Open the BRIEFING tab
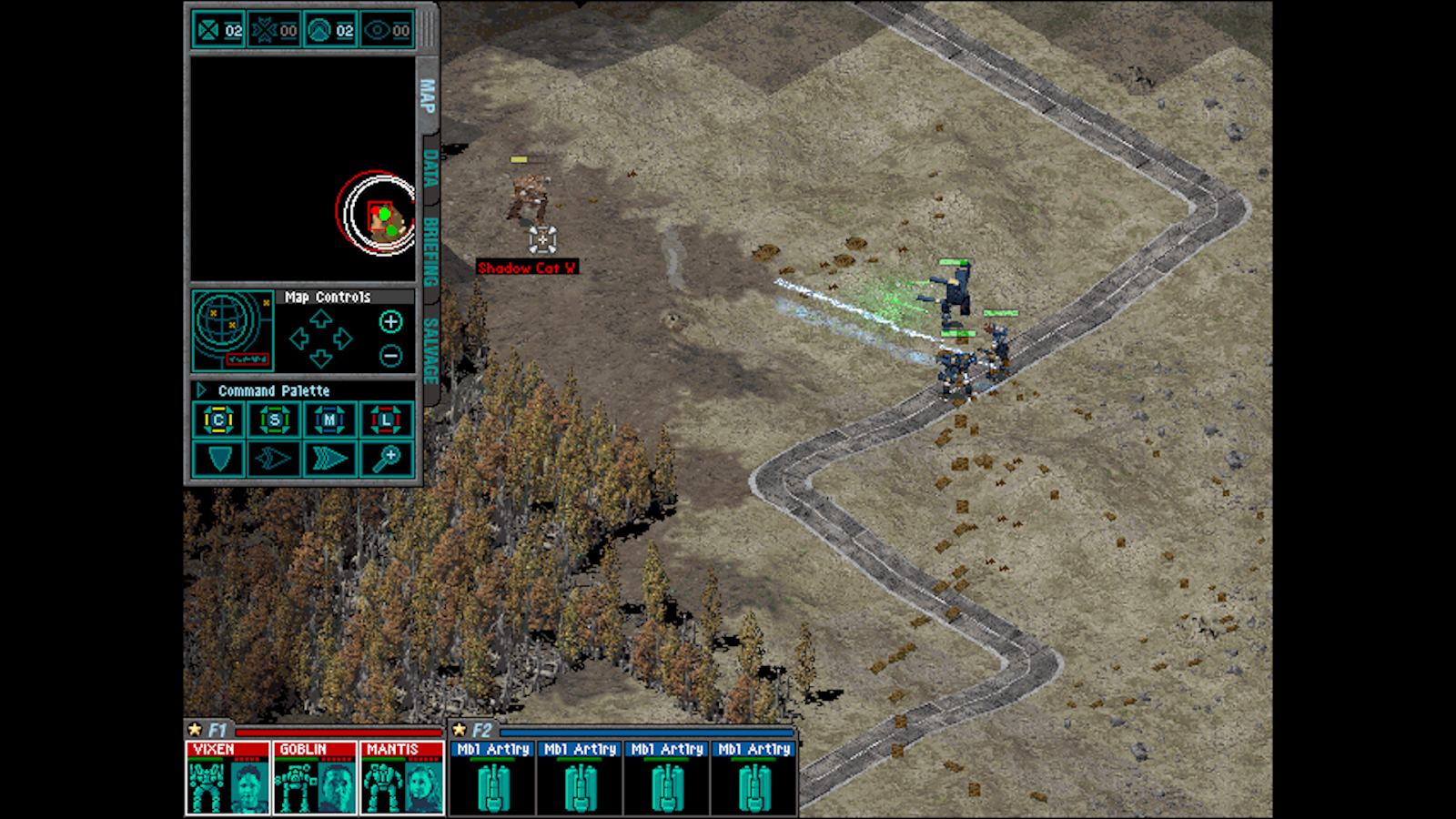This screenshot has width=1456, height=819. [430, 249]
